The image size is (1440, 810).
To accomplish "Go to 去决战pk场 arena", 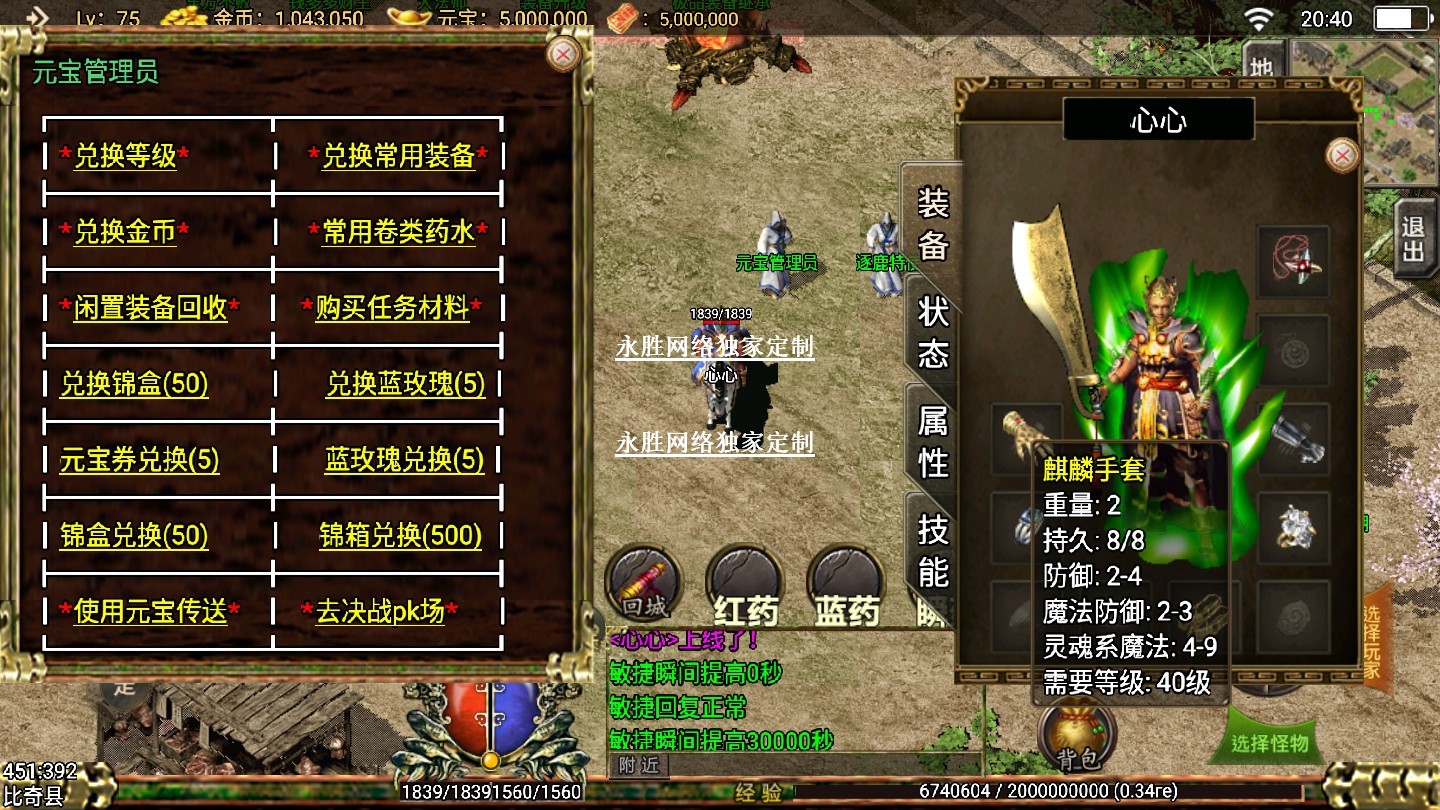I will [x=380, y=611].
